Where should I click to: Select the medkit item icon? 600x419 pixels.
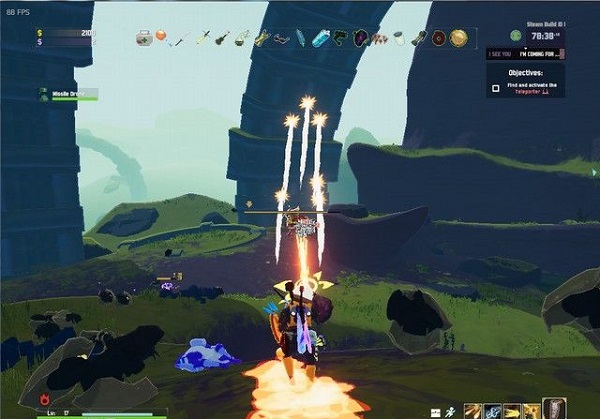tap(144, 39)
